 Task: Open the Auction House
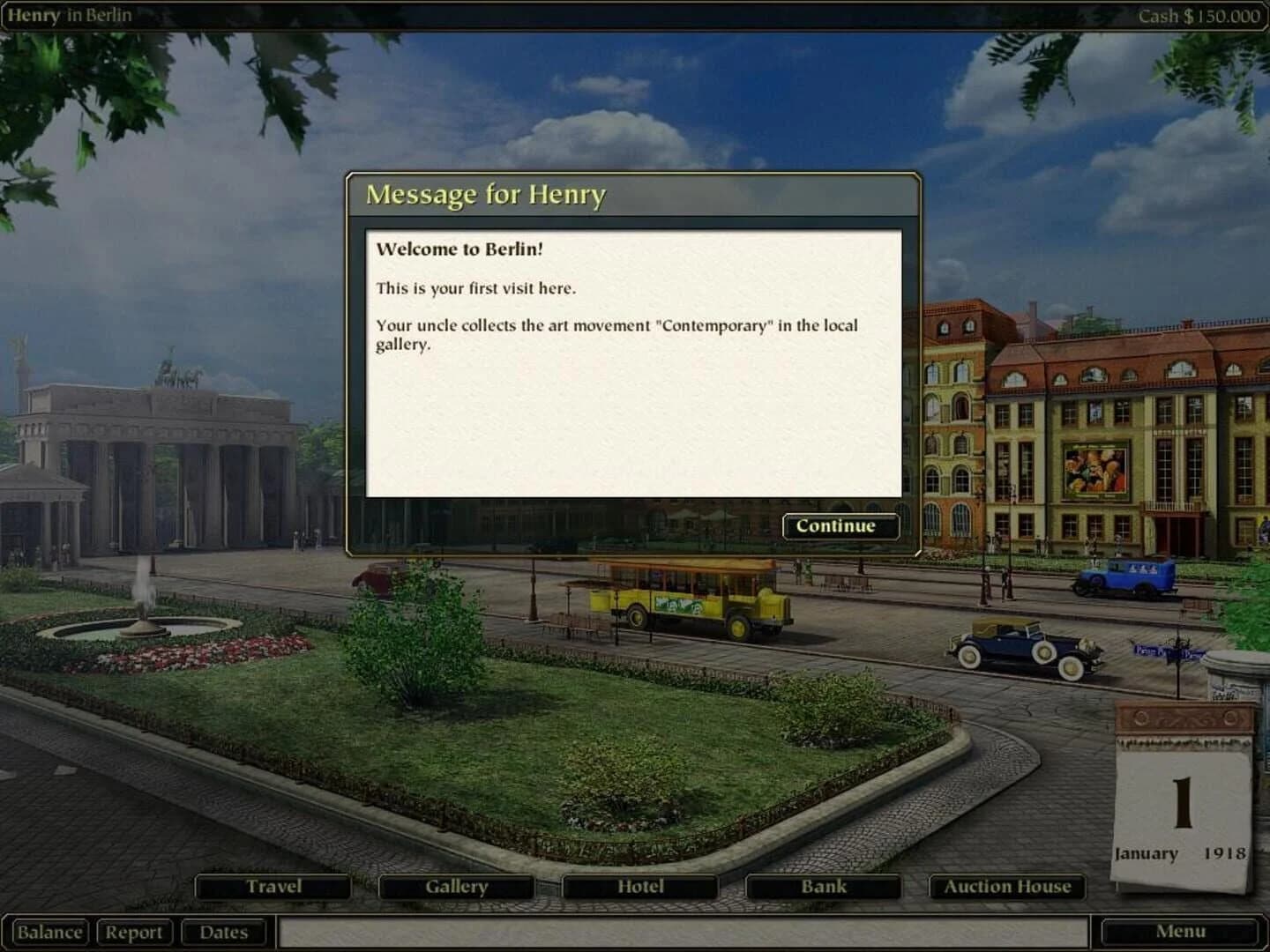pos(1005,886)
